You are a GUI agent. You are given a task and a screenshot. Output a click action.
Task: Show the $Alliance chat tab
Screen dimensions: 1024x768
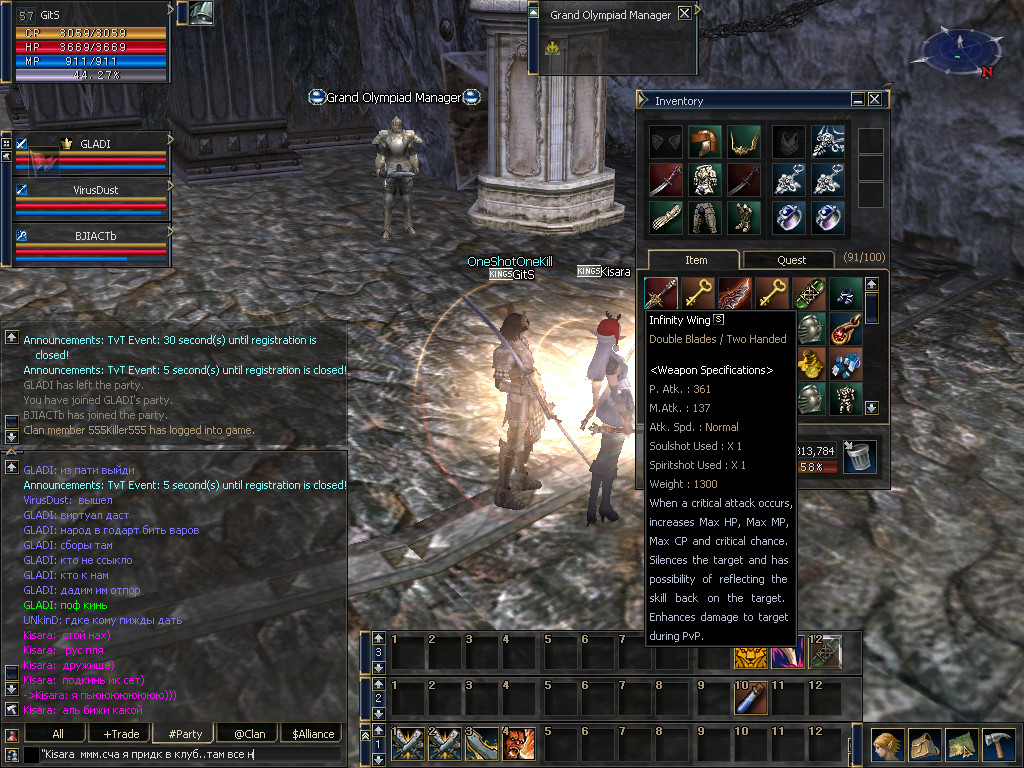tap(313, 734)
